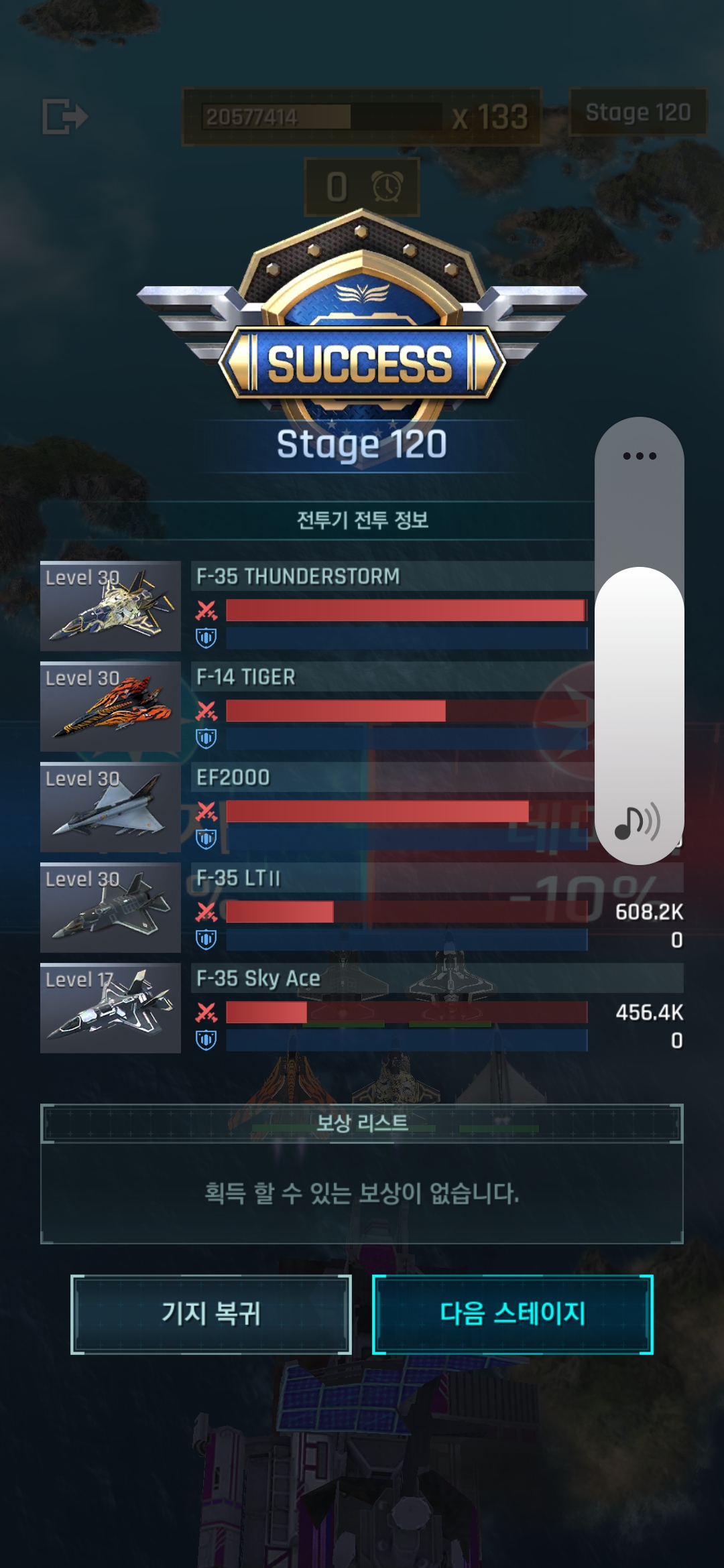Select the F-35 THUNDERSTORM fighter thumbnail
The height and width of the screenshot is (1568, 724).
(111, 606)
